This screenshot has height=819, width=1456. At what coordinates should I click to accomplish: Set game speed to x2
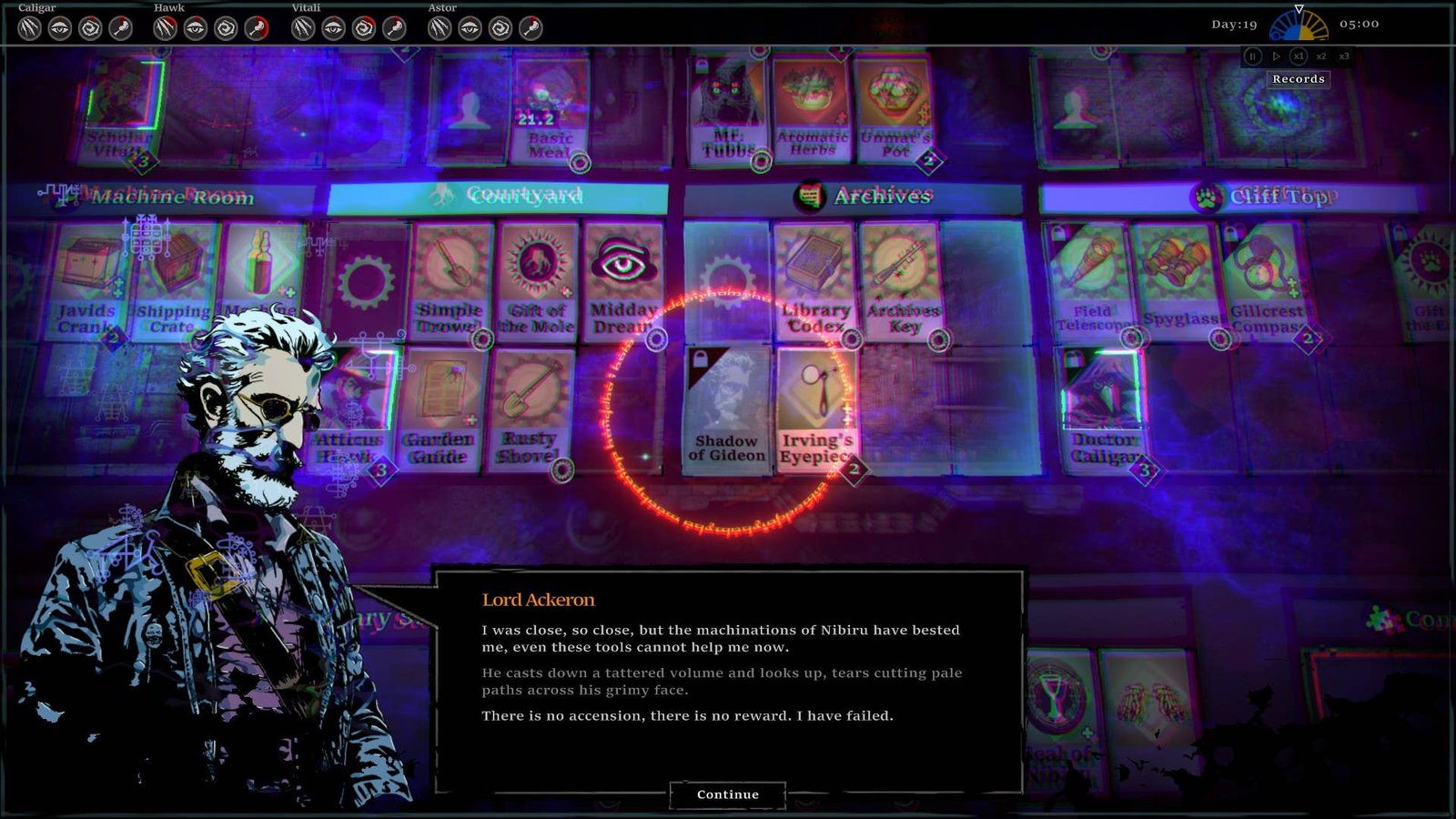[x=1321, y=56]
